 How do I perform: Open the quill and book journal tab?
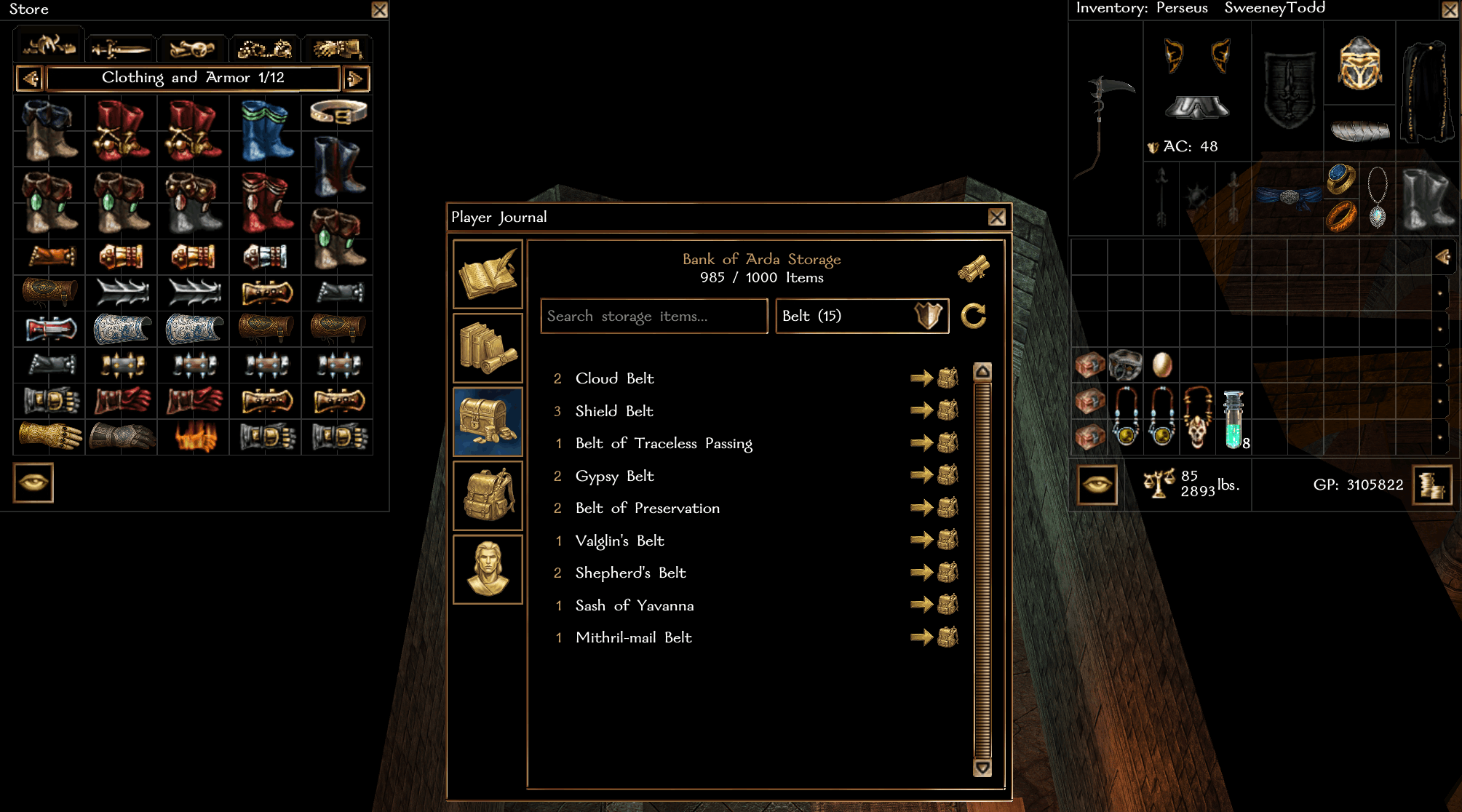click(488, 274)
